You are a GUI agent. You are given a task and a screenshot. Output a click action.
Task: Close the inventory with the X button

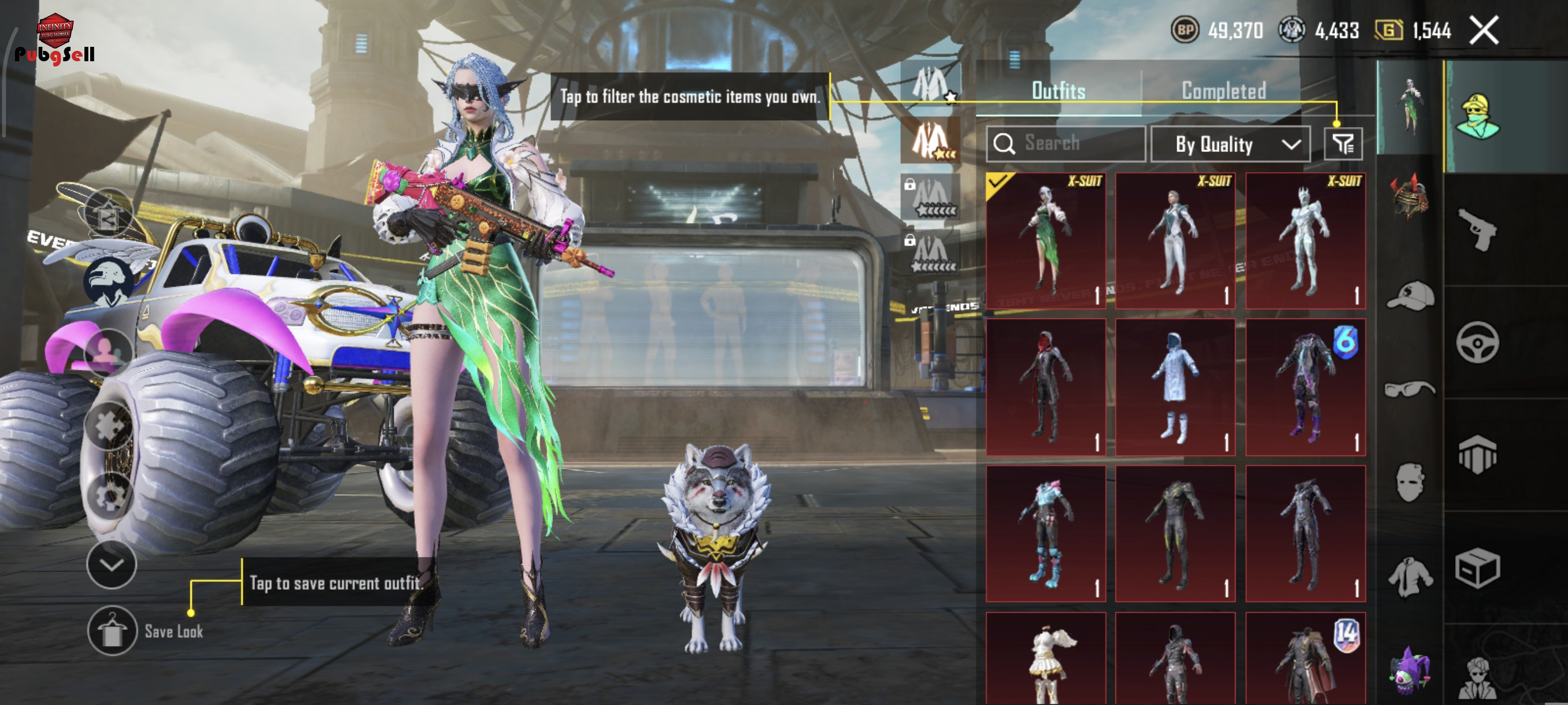coord(1484,31)
